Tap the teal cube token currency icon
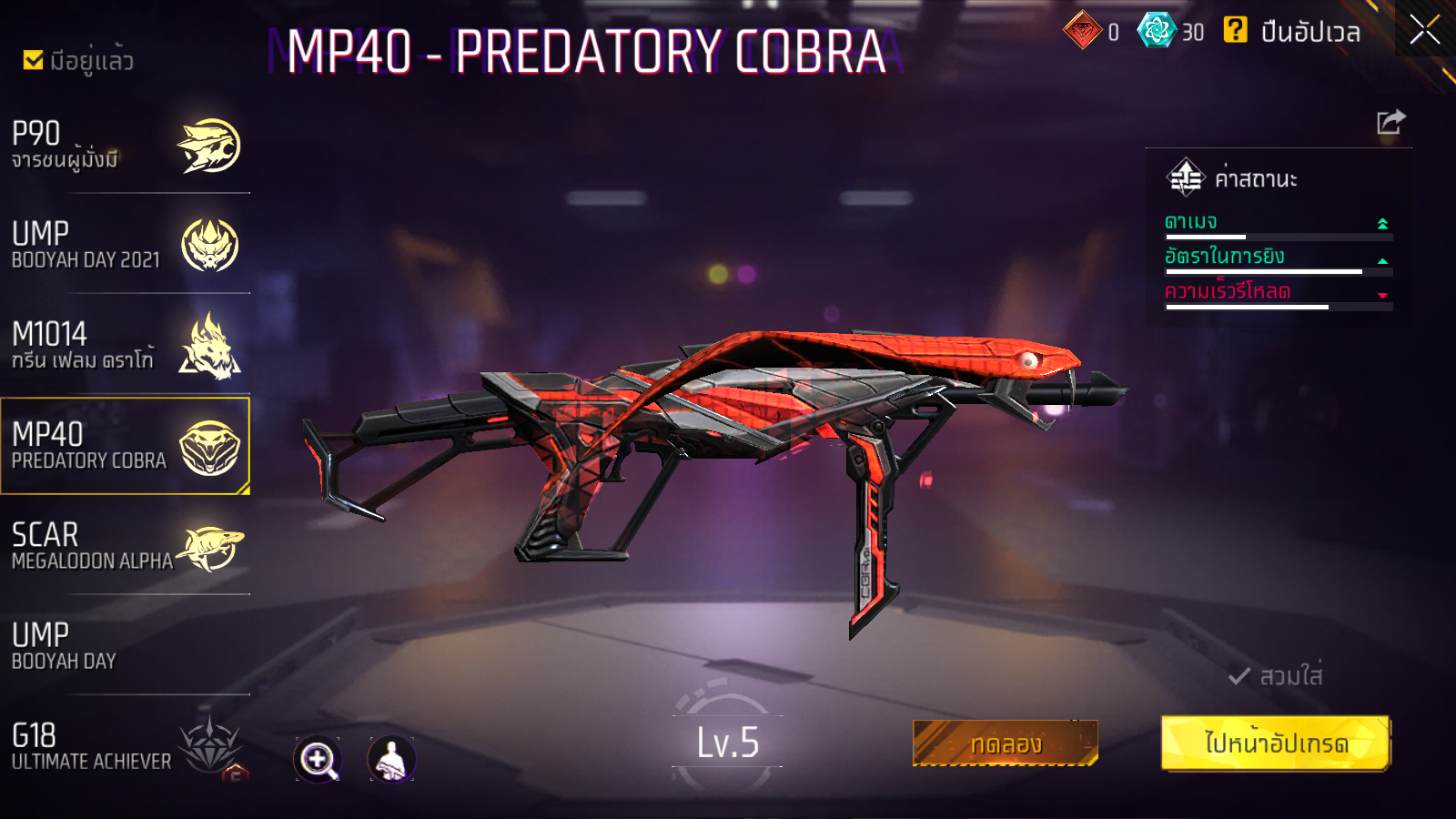 [1157, 31]
